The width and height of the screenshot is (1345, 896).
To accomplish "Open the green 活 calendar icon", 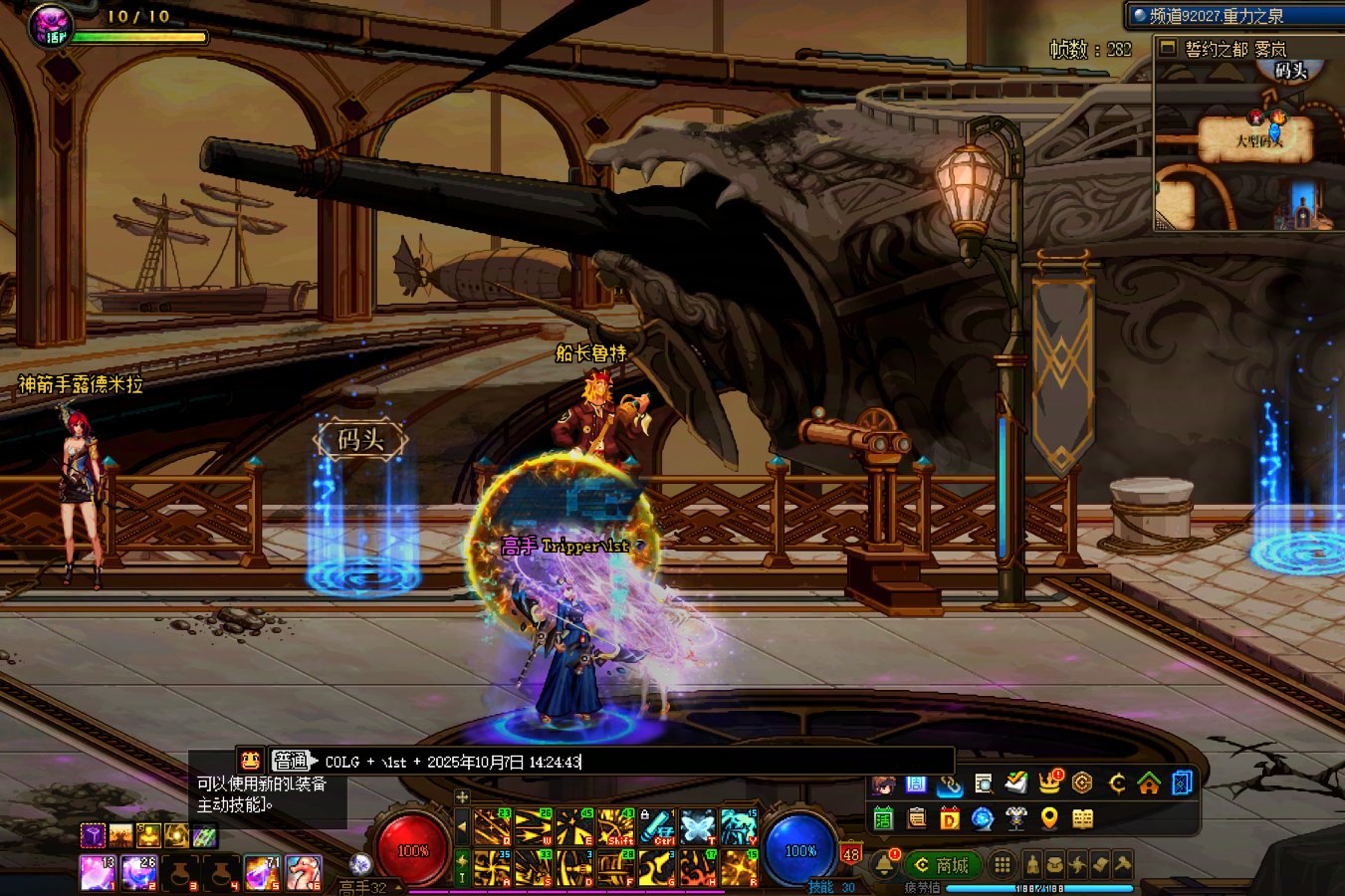I will [x=883, y=818].
